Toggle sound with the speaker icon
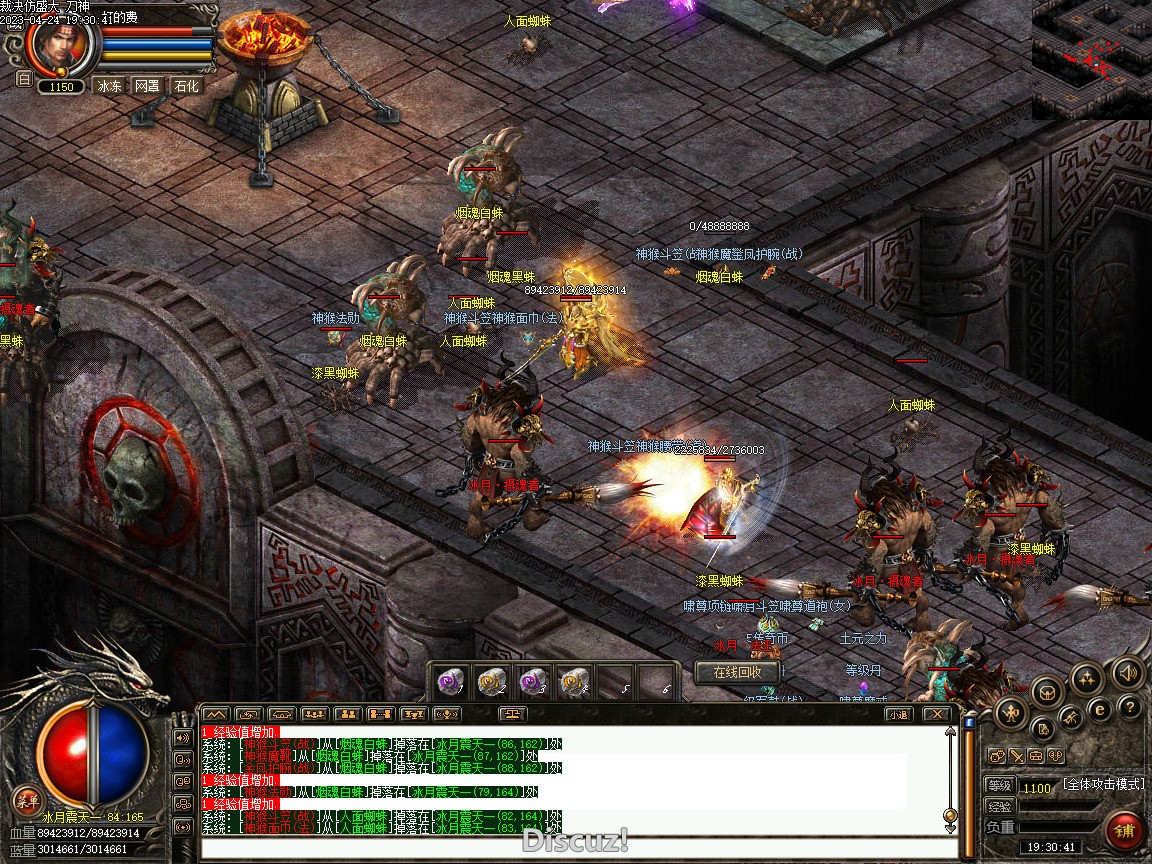Image resolution: width=1152 pixels, height=864 pixels. click(x=1127, y=673)
